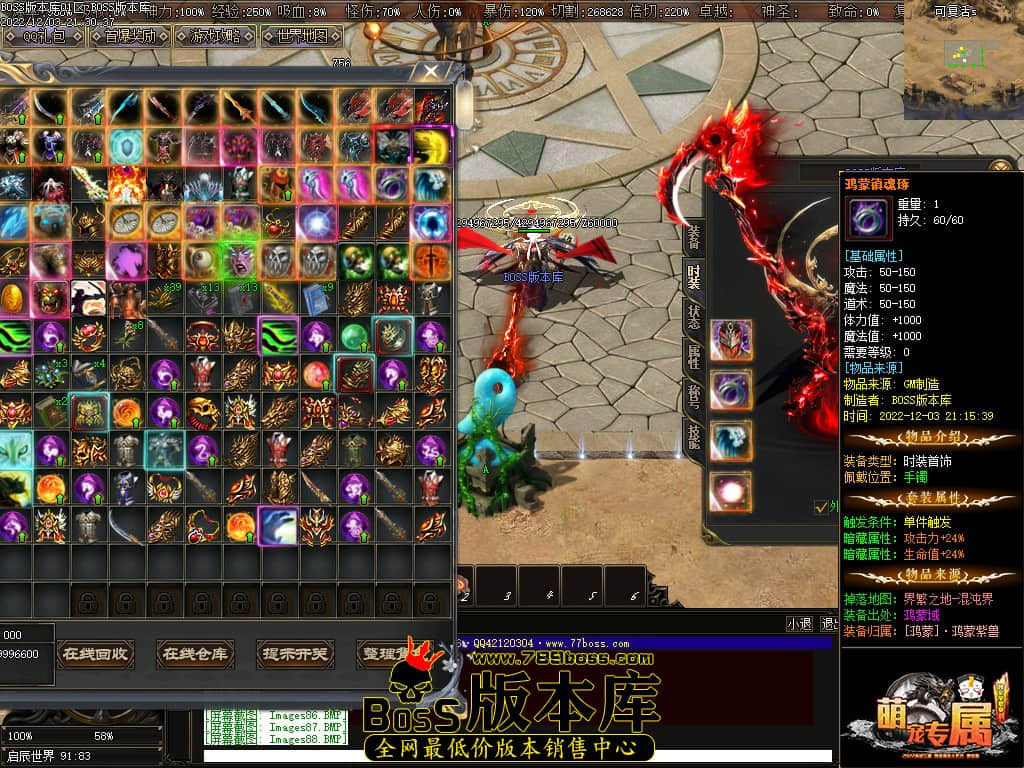Toggle the 提示开关 hint switch button
The height and width of the screenshot is (768, 1024).
tap(295, 654)
